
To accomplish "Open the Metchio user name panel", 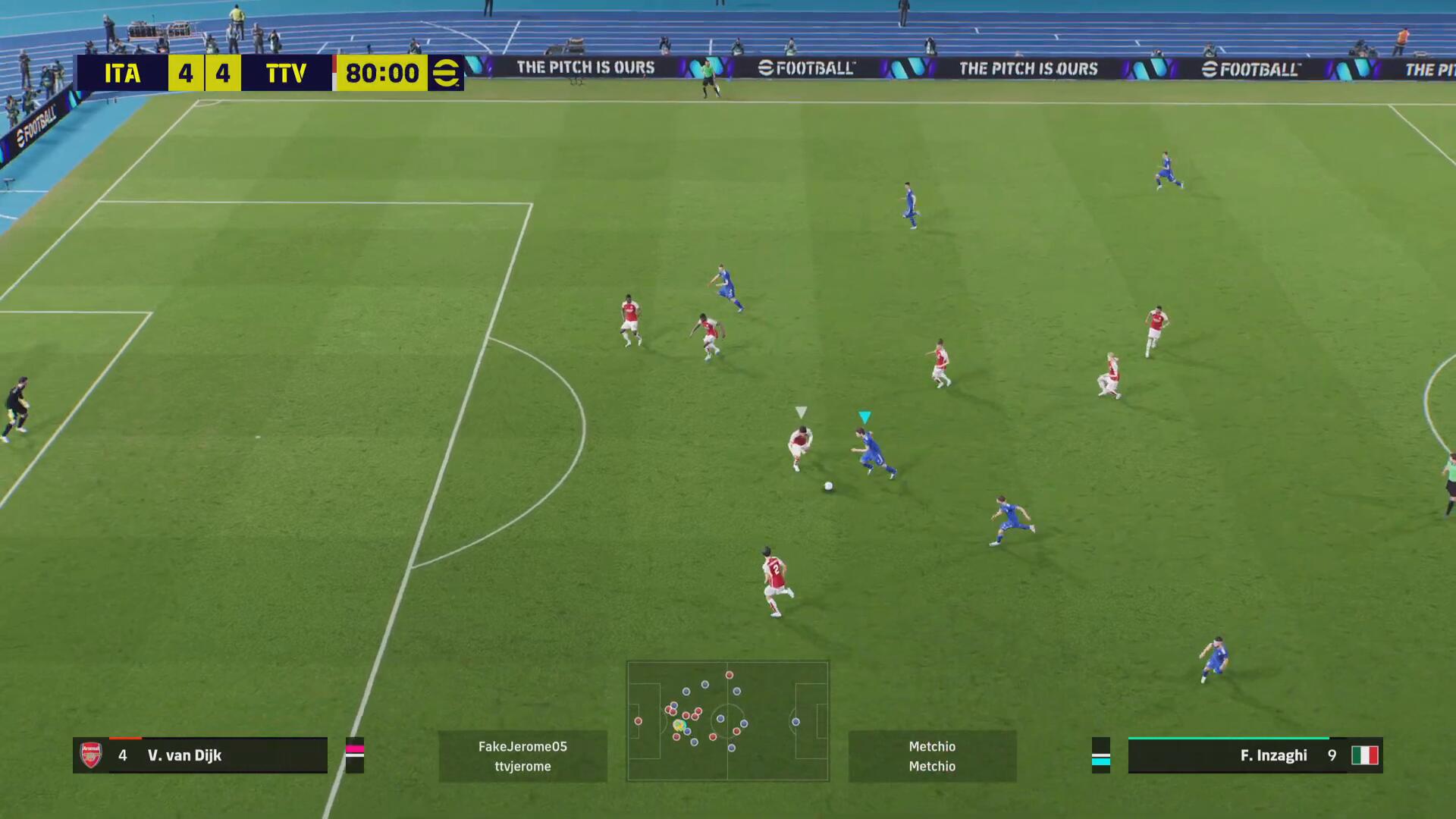I will click(932, 756).
